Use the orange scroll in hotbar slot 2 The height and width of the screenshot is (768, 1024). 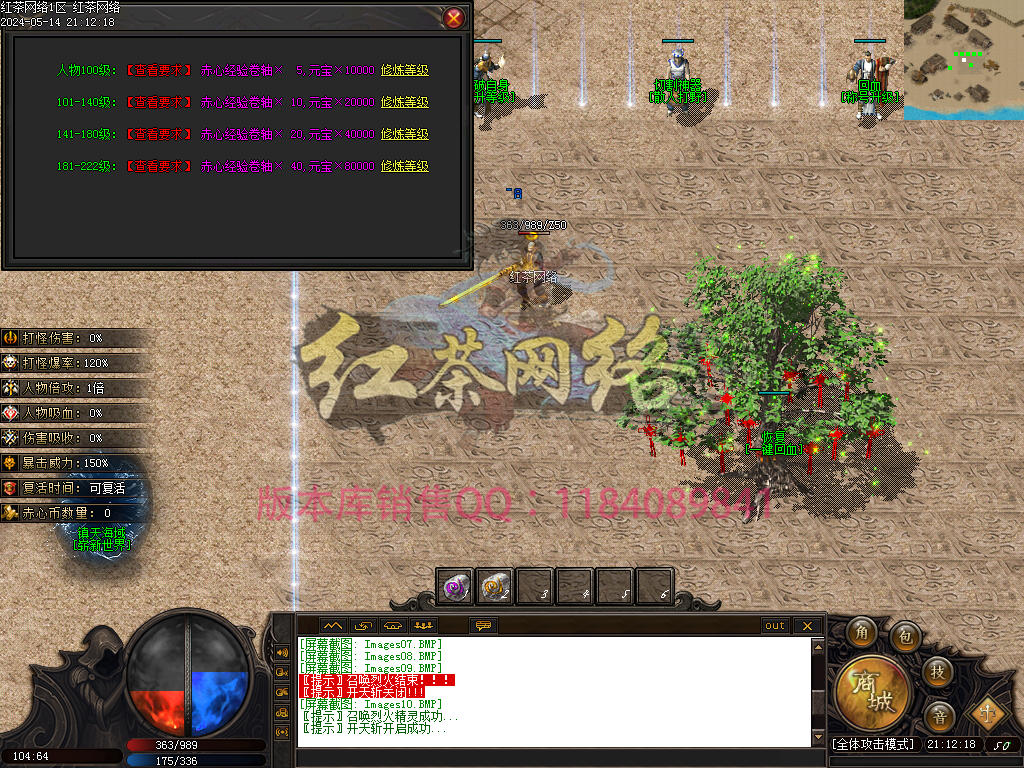pyautogui.click(x=496, y=587)
